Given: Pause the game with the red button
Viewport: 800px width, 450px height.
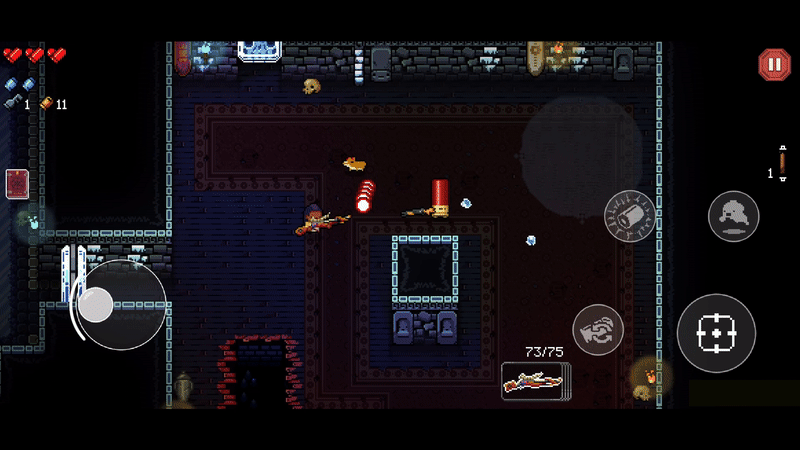Looking at the screenshot, I should click(x=774, y=65).
